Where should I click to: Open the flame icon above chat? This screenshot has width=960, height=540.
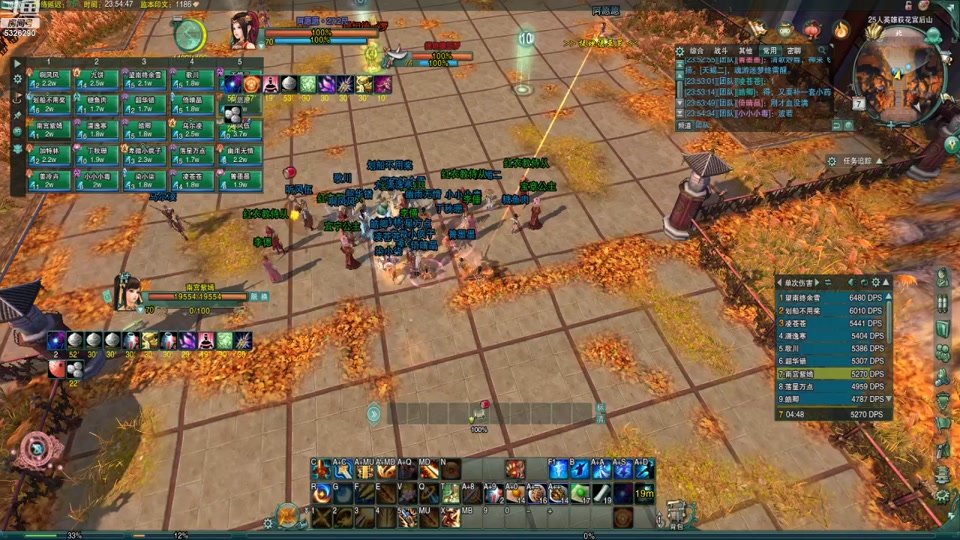841,31
